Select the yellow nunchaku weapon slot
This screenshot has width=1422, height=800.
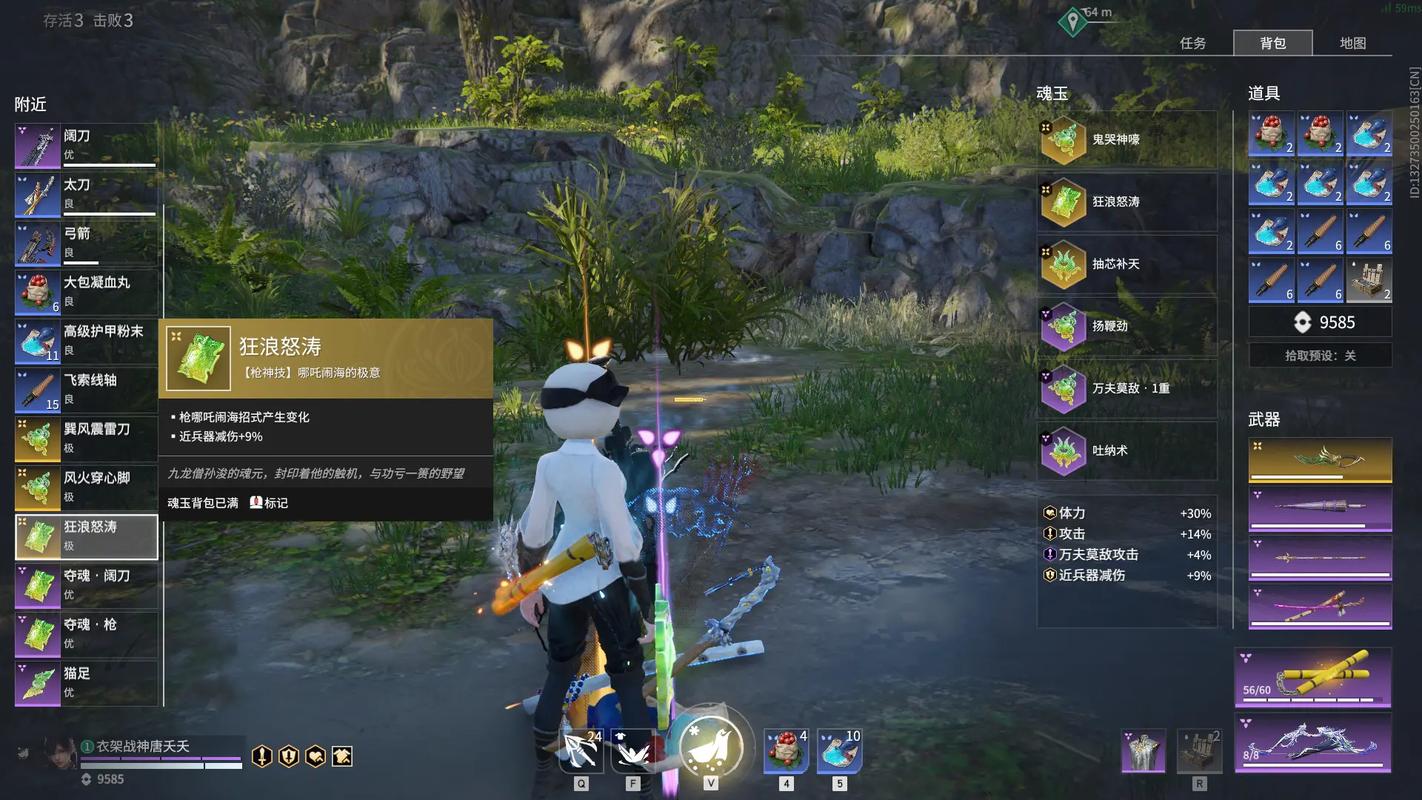coord(1314,677)
